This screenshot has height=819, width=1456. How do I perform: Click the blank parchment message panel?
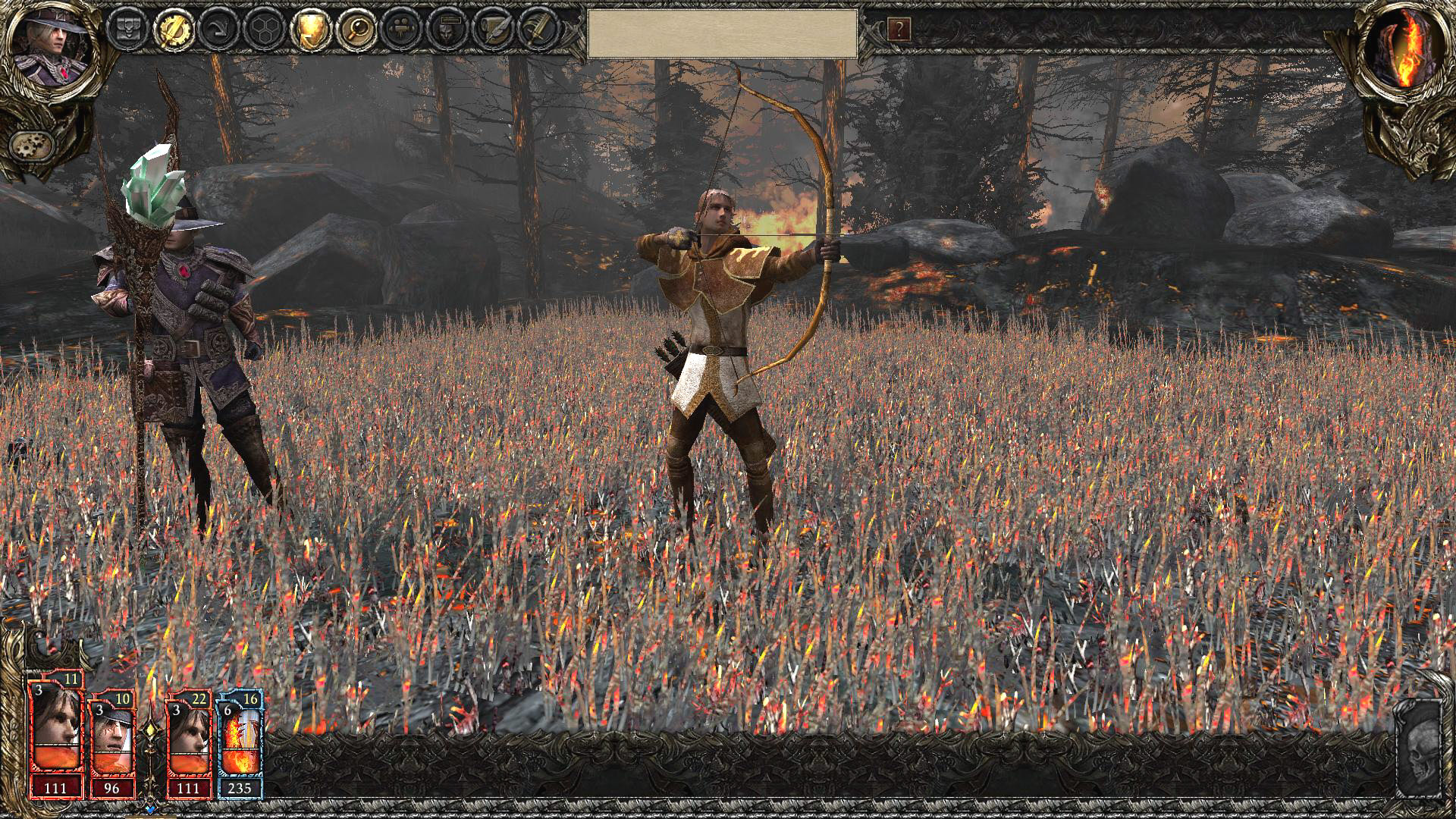[x=723, y=33]
